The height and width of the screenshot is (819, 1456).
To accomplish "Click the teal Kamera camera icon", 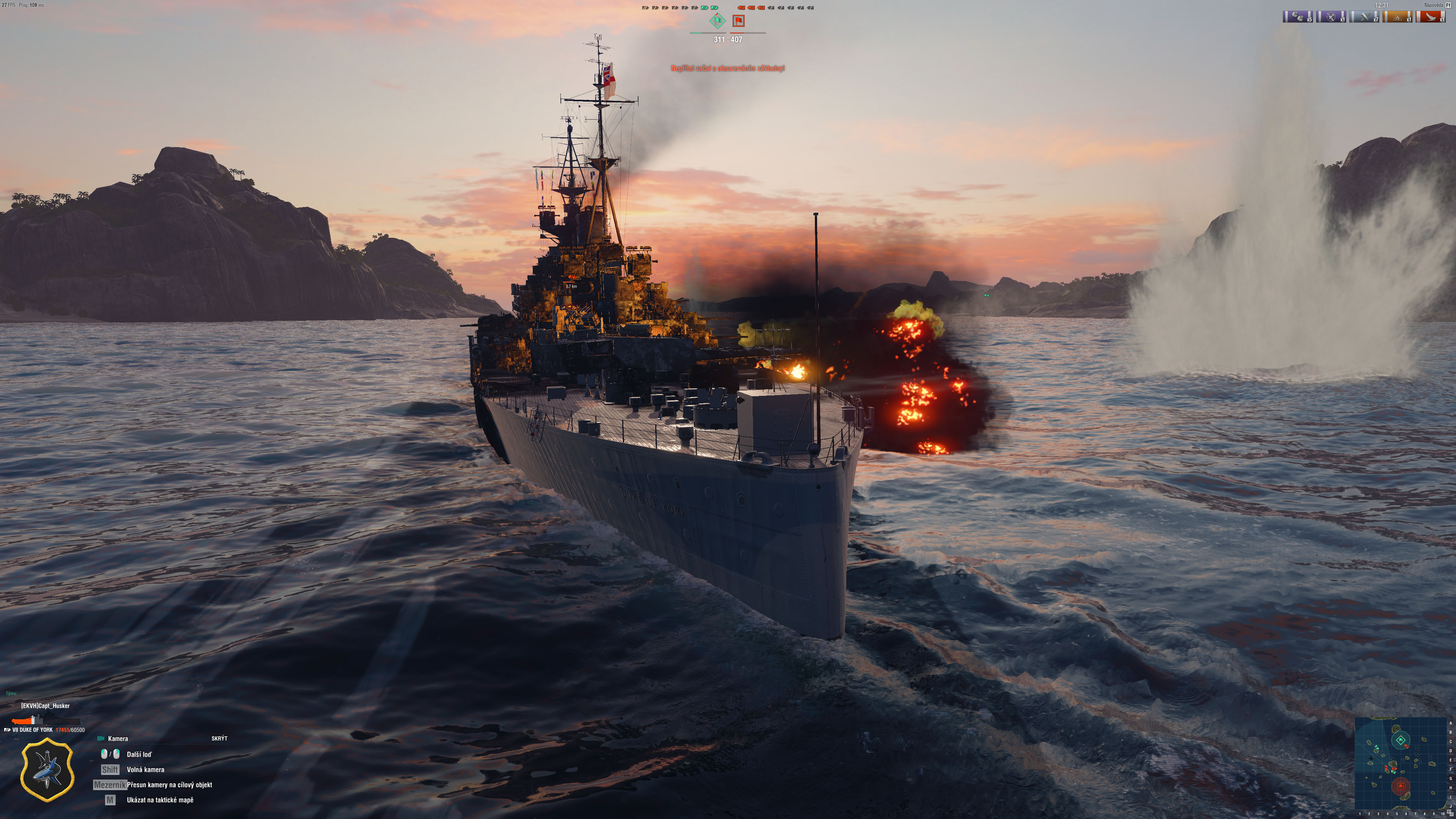I will [101, 738].
